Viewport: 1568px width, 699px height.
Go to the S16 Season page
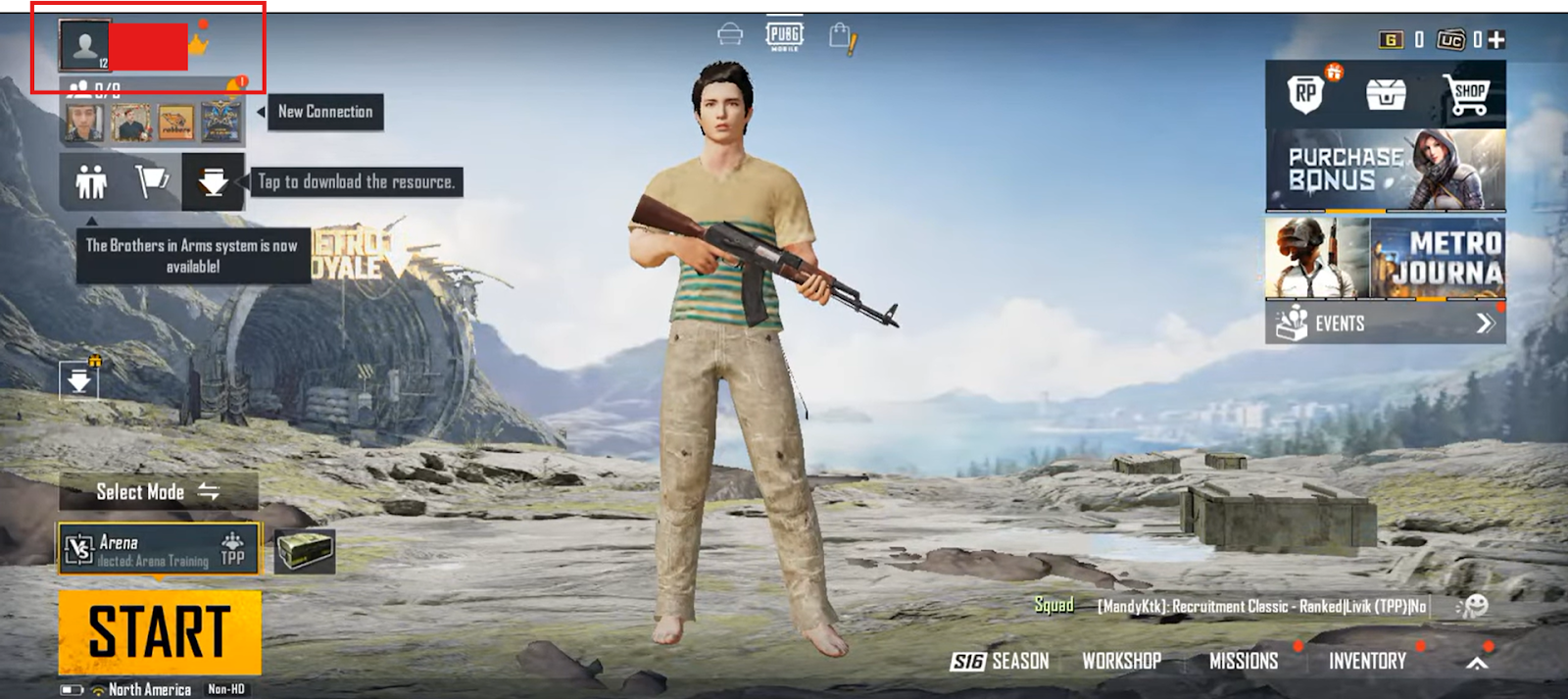click(1000, 662)
